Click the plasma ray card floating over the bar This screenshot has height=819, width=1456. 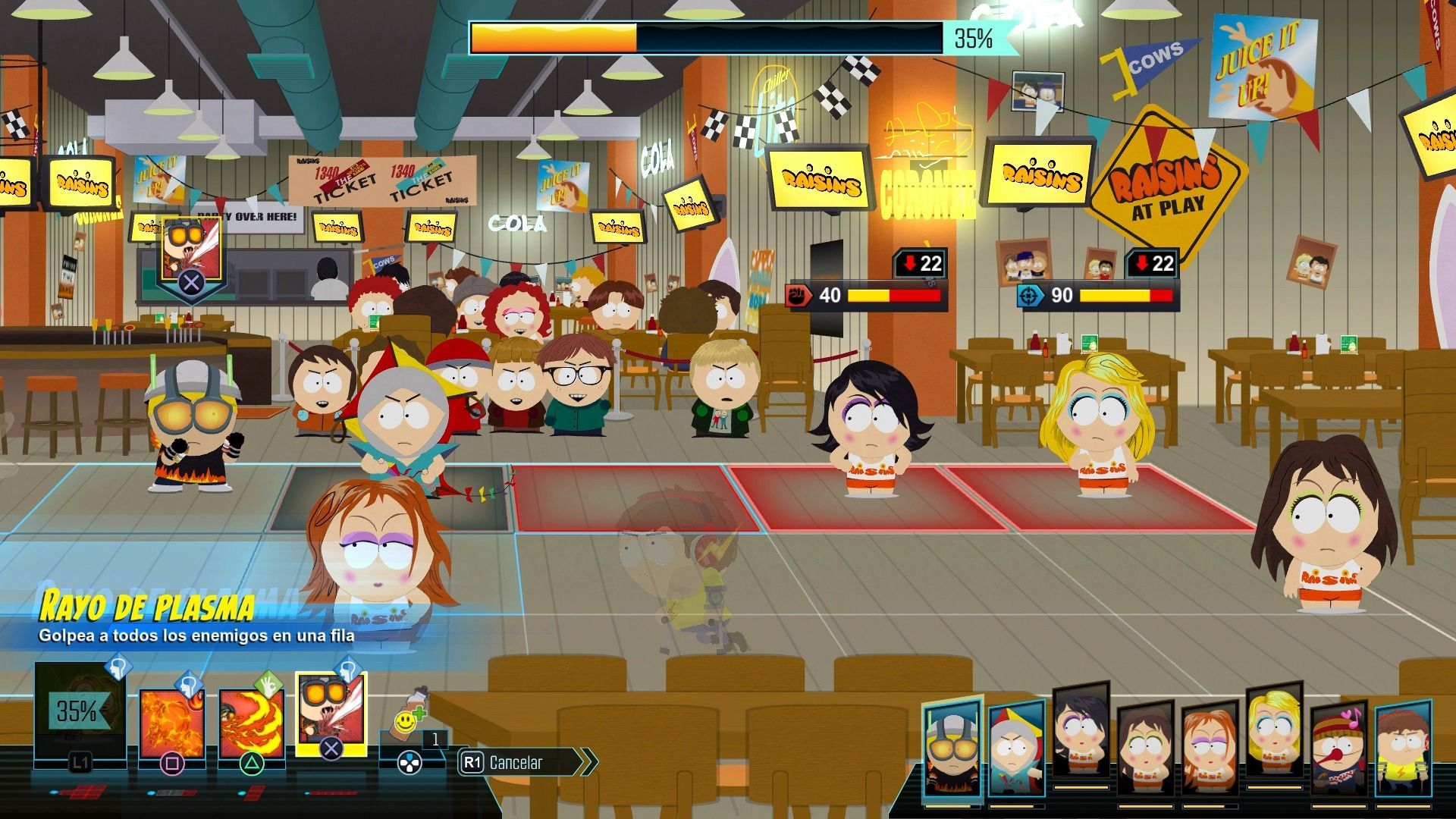pos(191,252)
